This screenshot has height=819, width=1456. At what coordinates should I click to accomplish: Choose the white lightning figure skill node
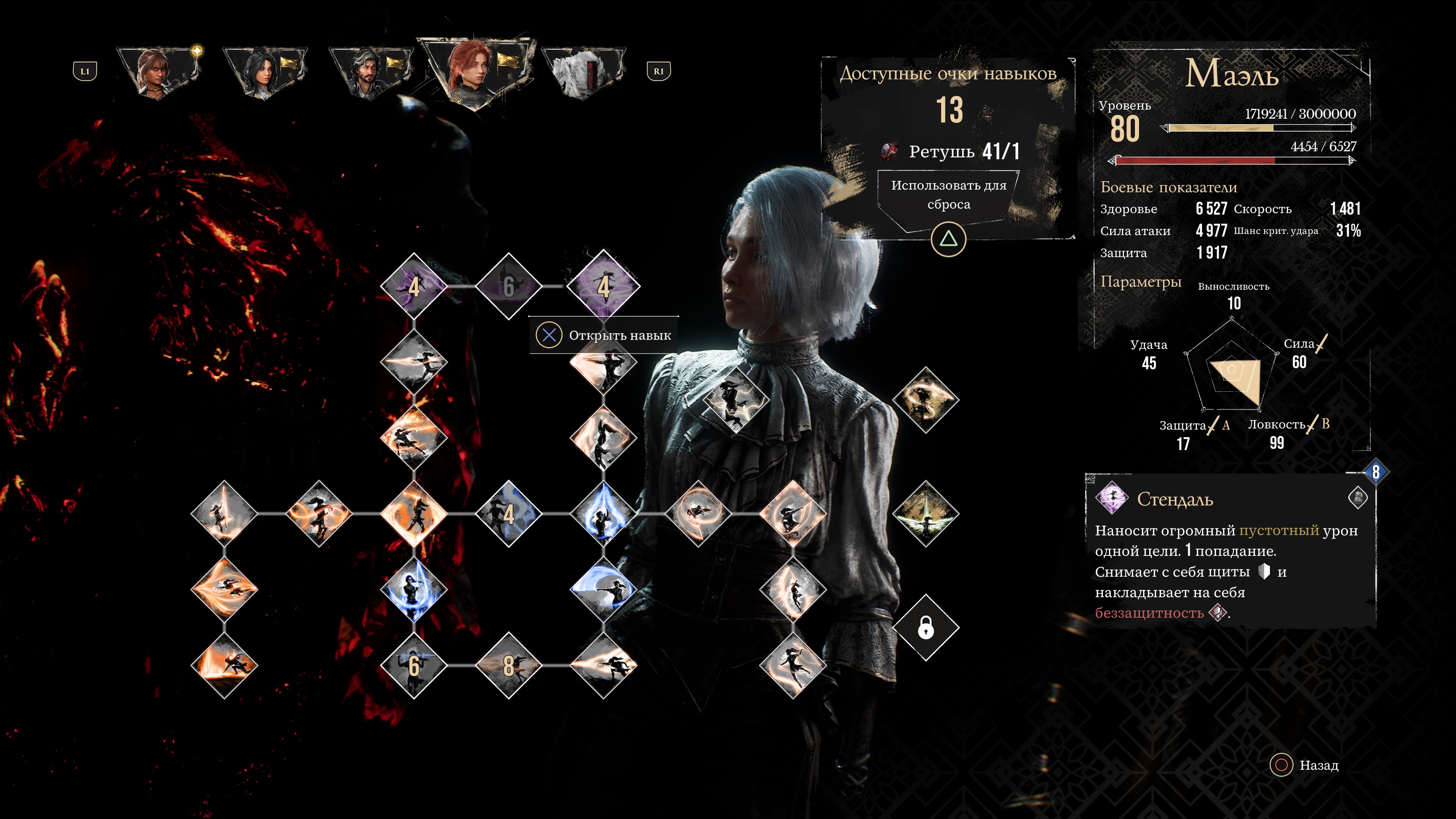point(735,400)
